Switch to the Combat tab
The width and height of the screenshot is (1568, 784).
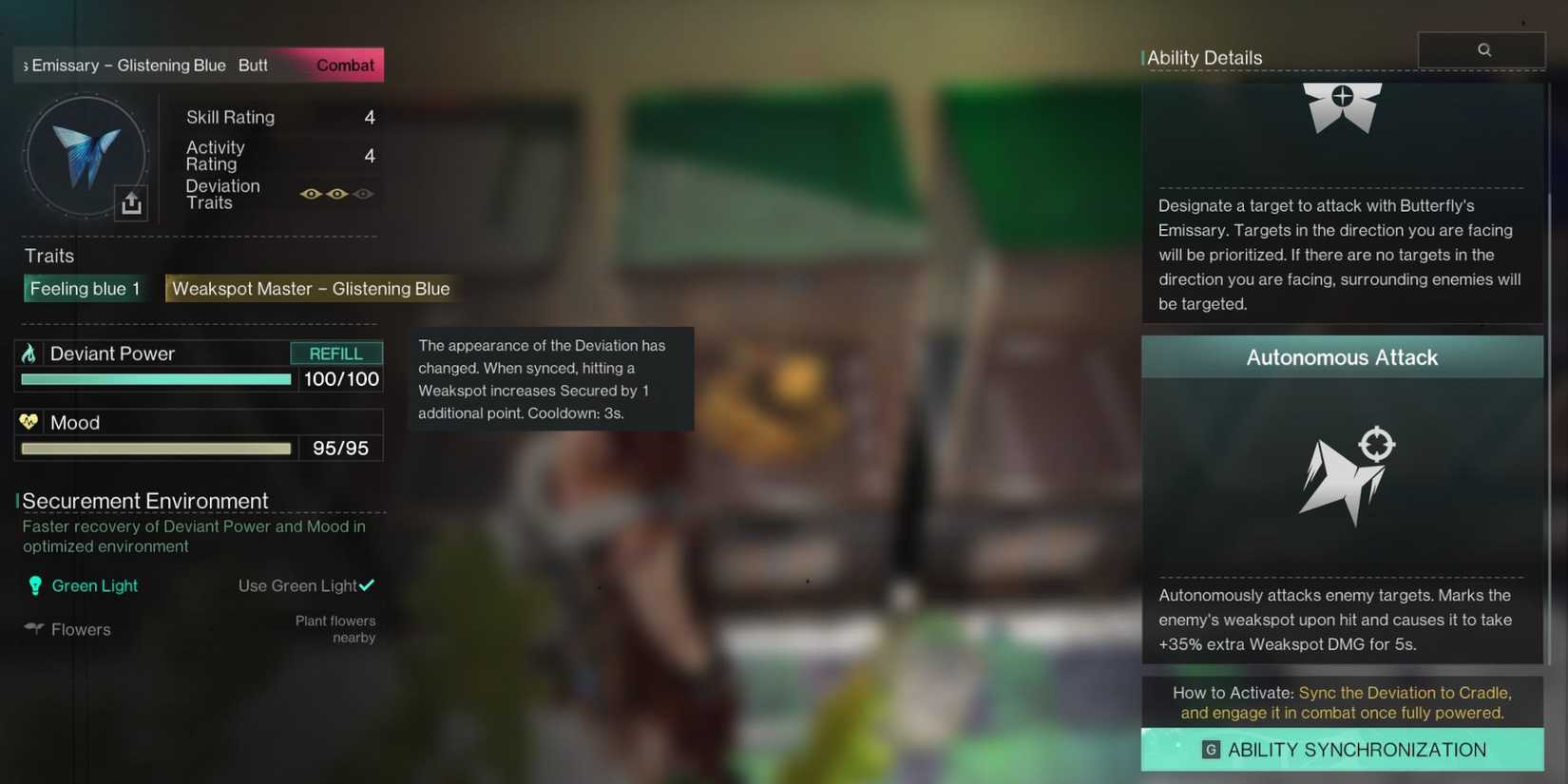click(x=344, y=65)
